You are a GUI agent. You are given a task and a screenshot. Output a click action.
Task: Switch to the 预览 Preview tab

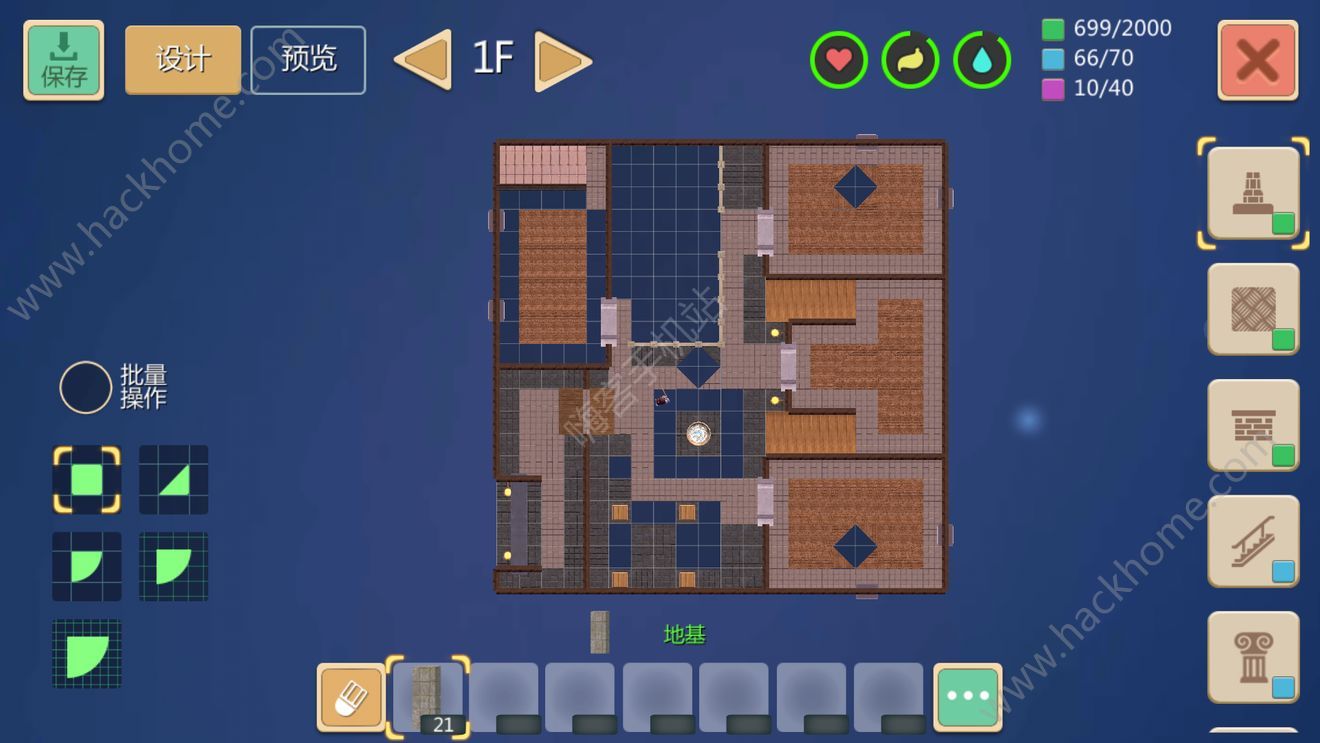(308, 60)
